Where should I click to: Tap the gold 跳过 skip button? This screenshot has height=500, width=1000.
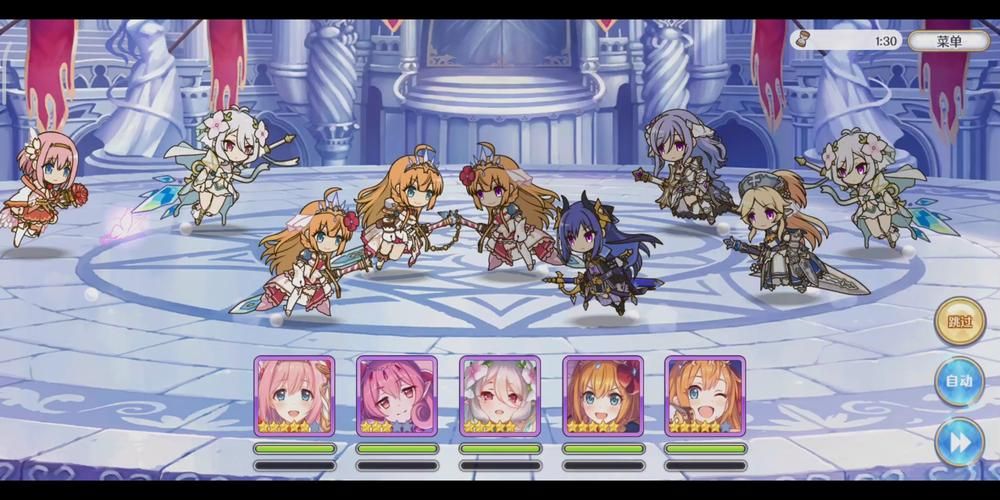pos(959,322)
